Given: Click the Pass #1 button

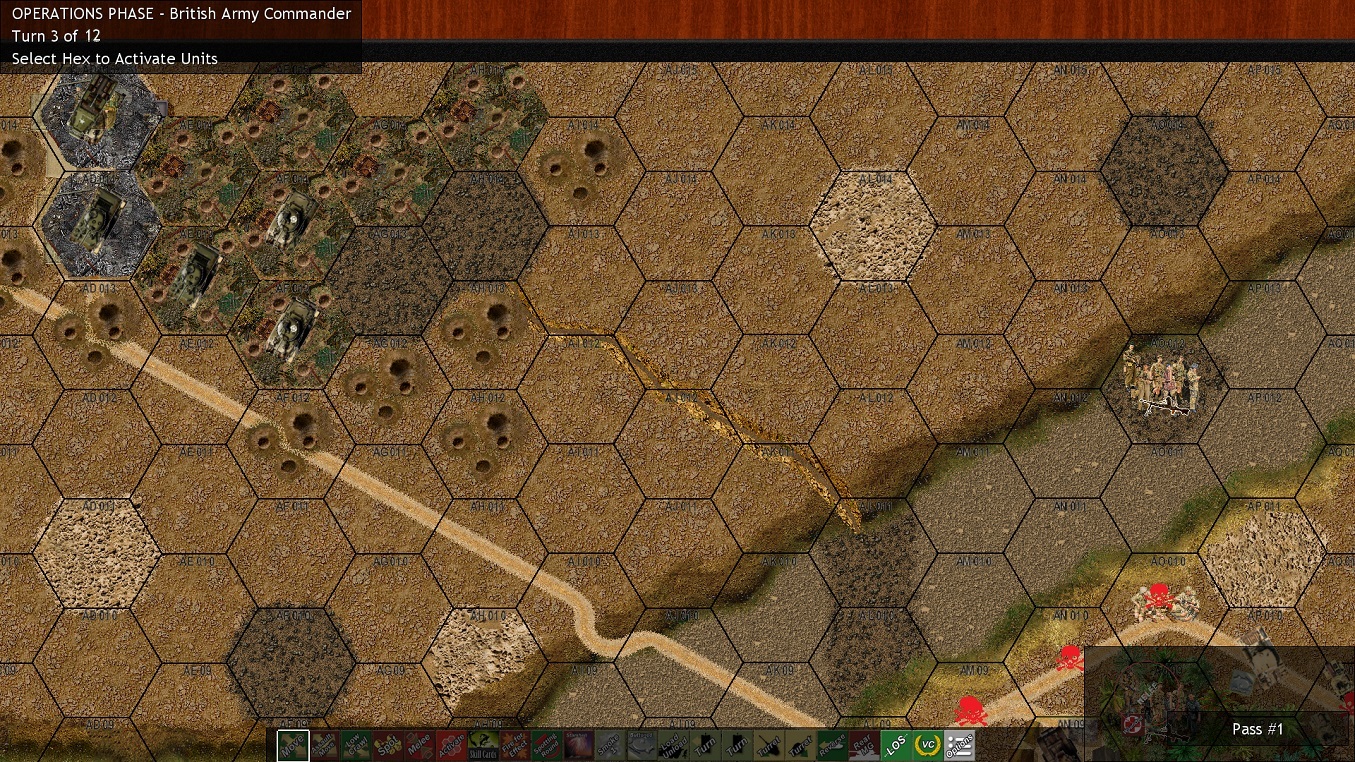Looking at the screenshot, I should click(1257, 729).
